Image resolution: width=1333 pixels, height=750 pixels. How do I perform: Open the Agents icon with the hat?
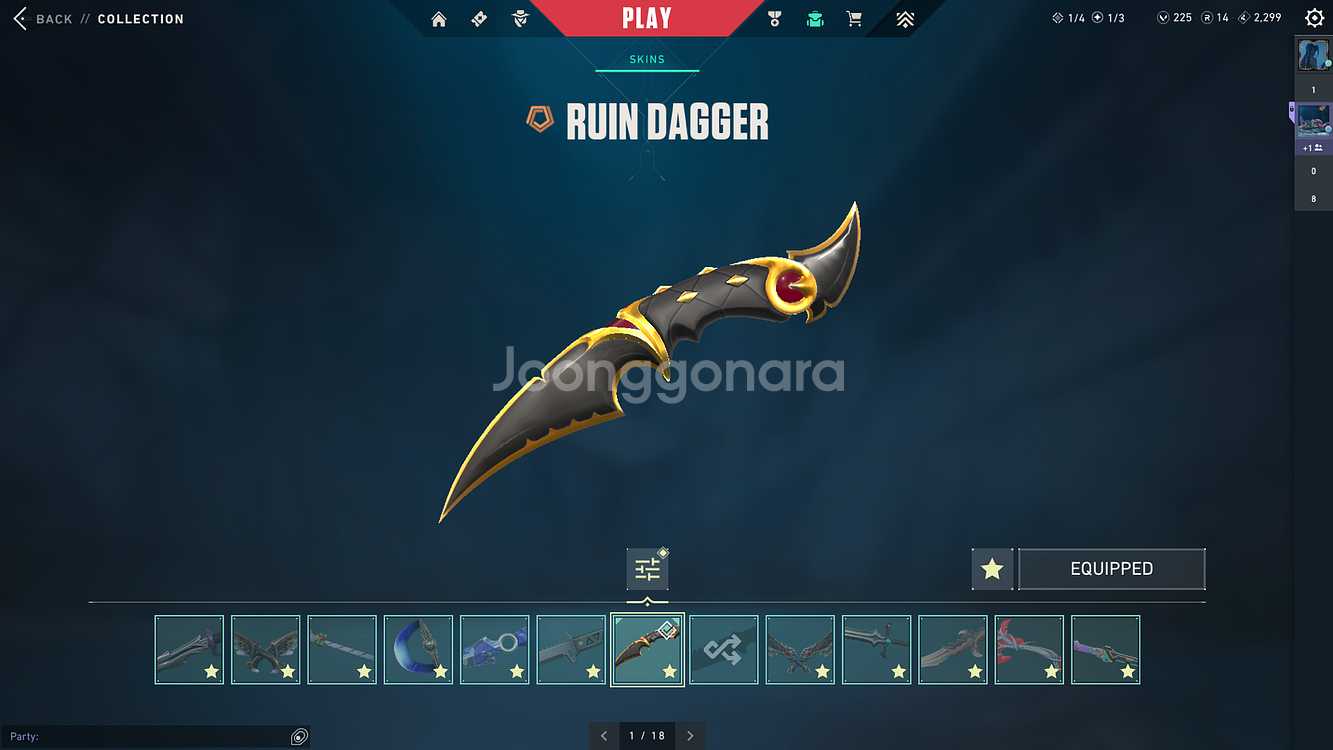520,19
